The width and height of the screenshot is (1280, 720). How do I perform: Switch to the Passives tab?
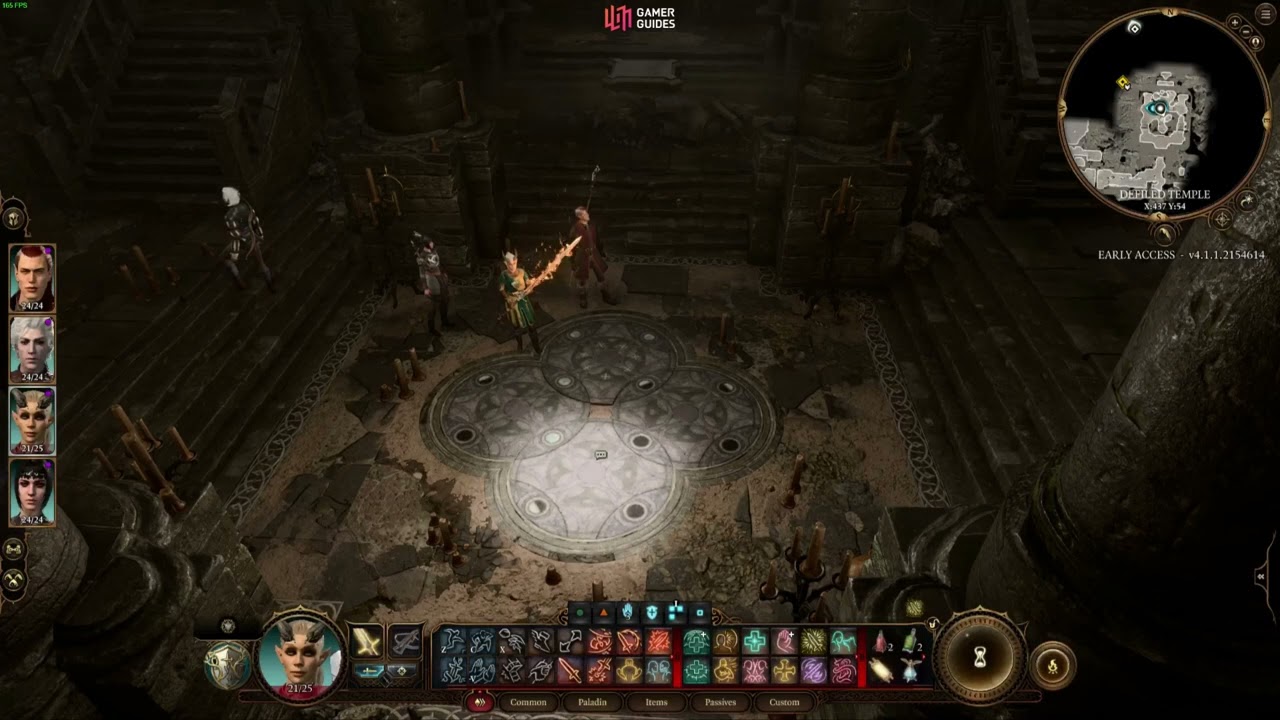(x=720, y=702)
